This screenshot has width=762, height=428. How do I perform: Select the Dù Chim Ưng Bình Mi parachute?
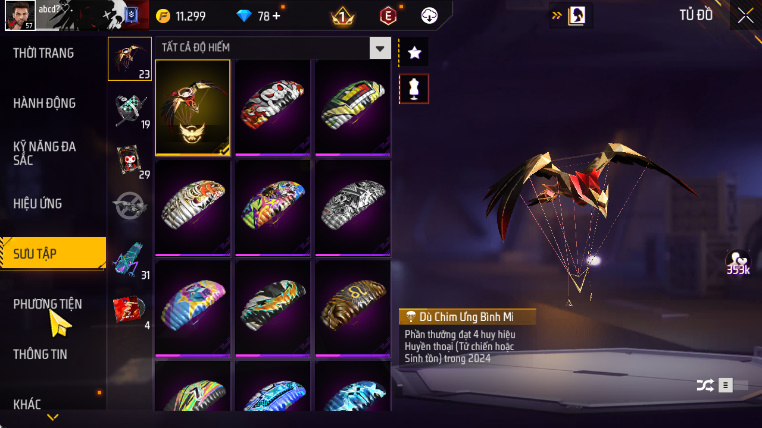point(193,108)
